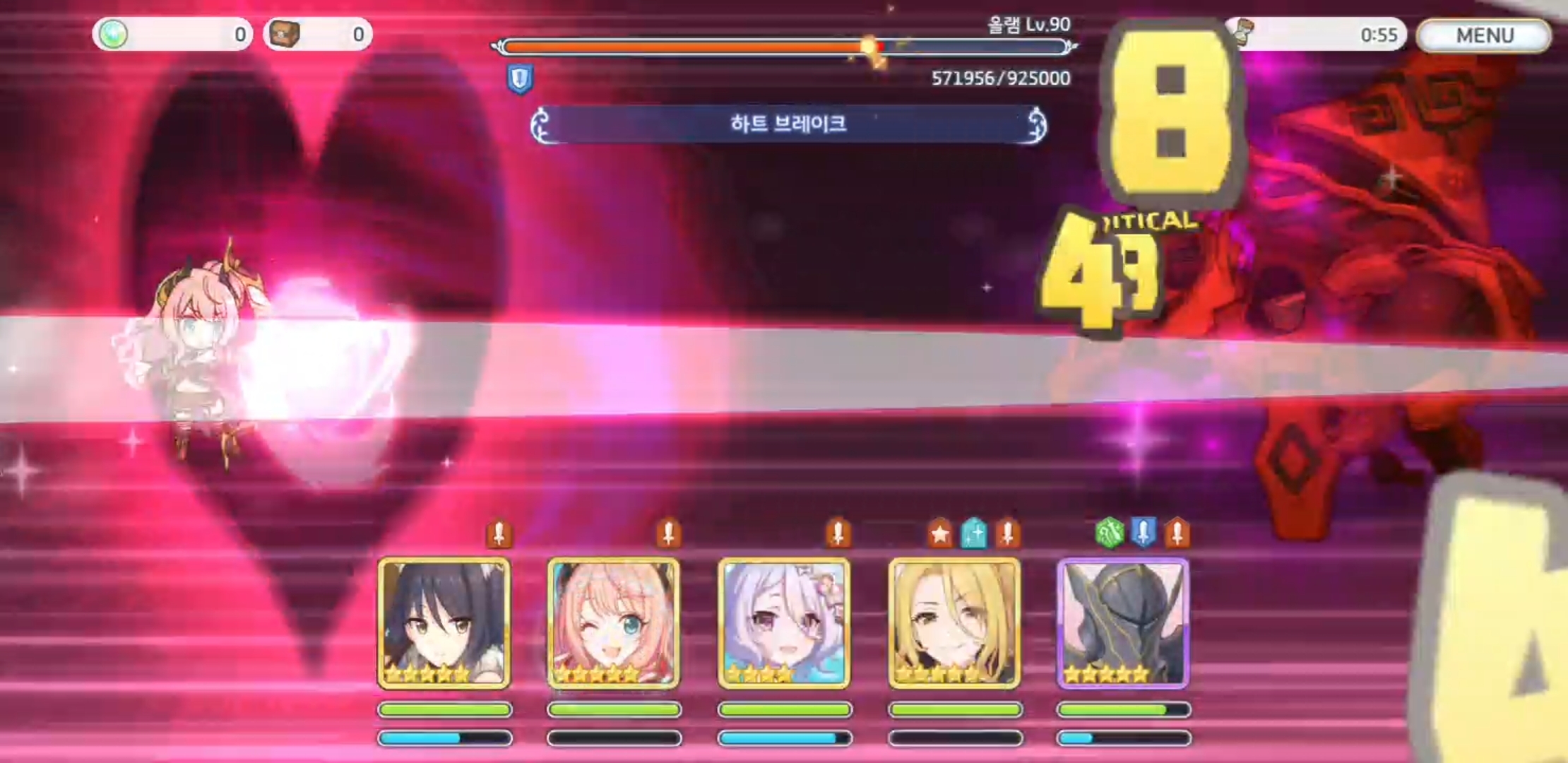Viewport: 1568px width, 763px height.
Task: Select the black-haired character's portrait
Action: pyautogui.click(x=444, y=622)
